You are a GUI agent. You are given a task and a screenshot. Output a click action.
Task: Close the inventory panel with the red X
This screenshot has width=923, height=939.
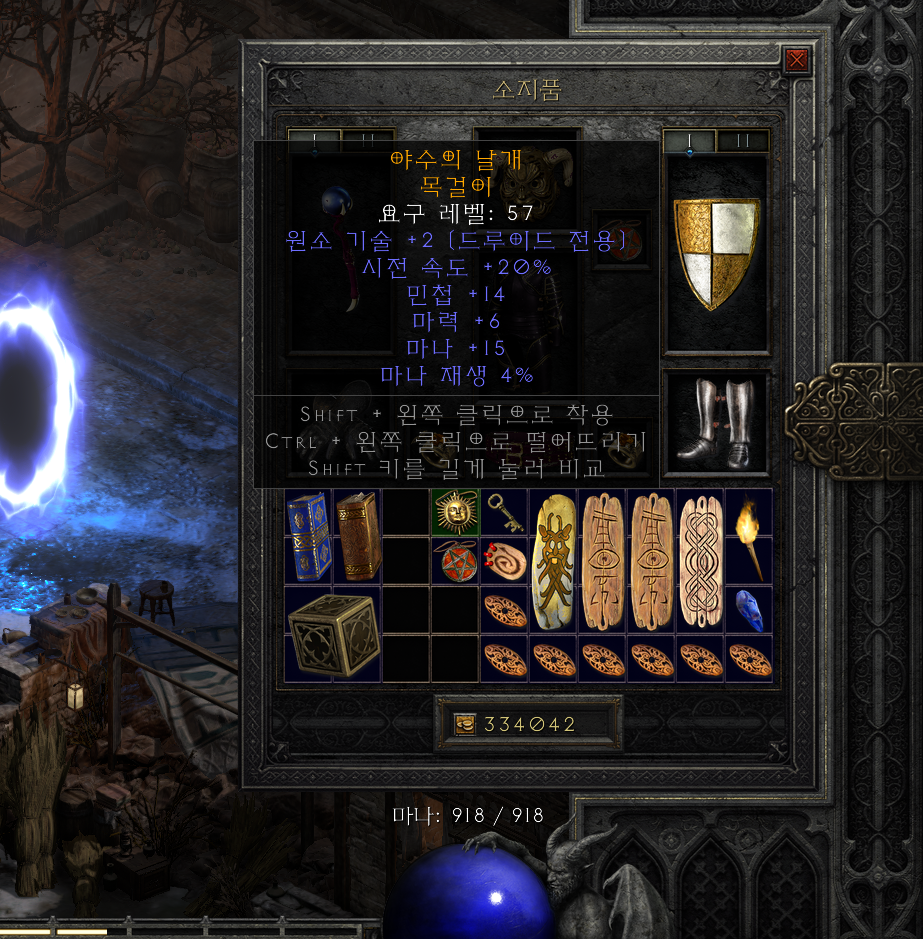coord(797,61)
